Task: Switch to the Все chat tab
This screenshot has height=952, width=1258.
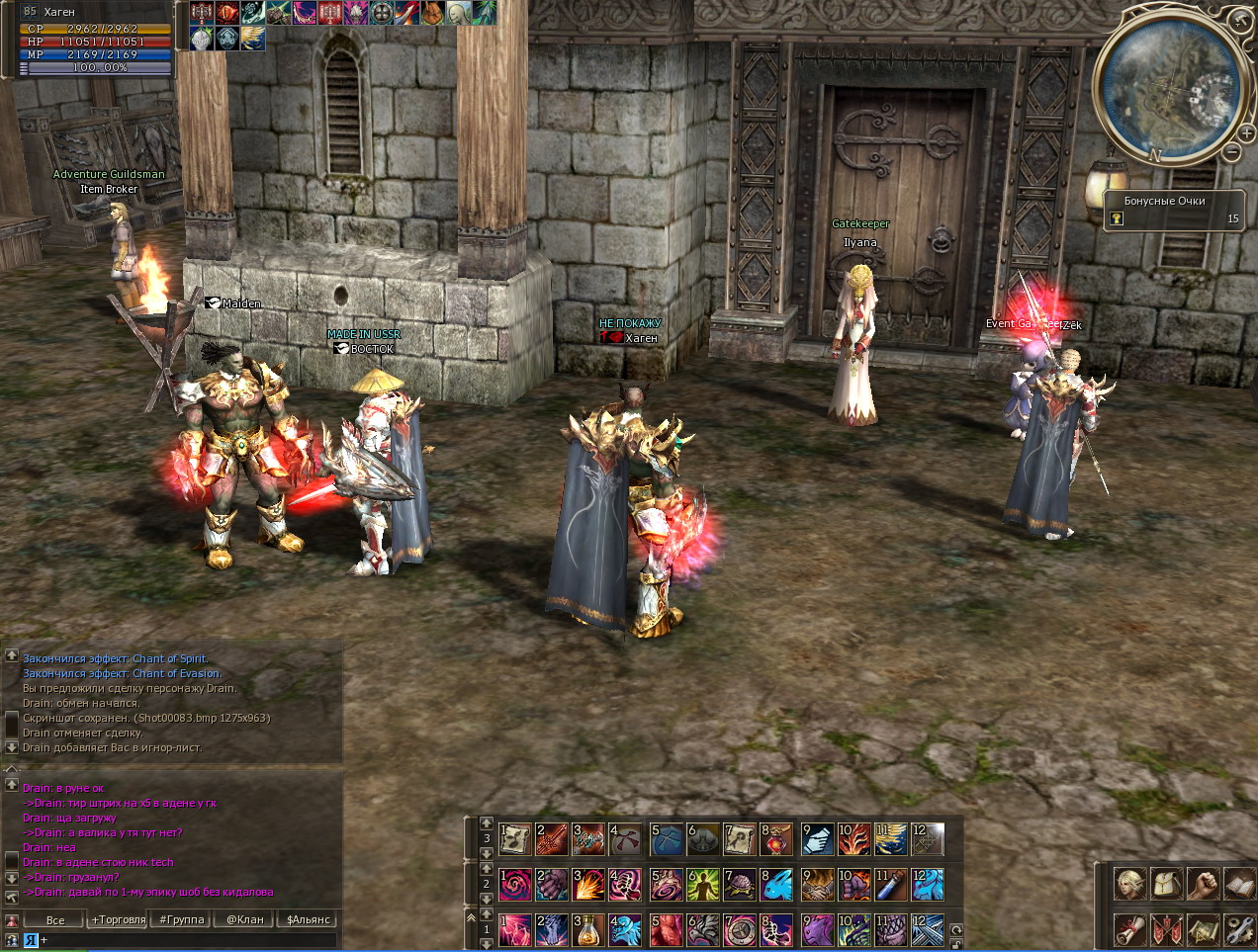Action: click(x=55, y=919)
